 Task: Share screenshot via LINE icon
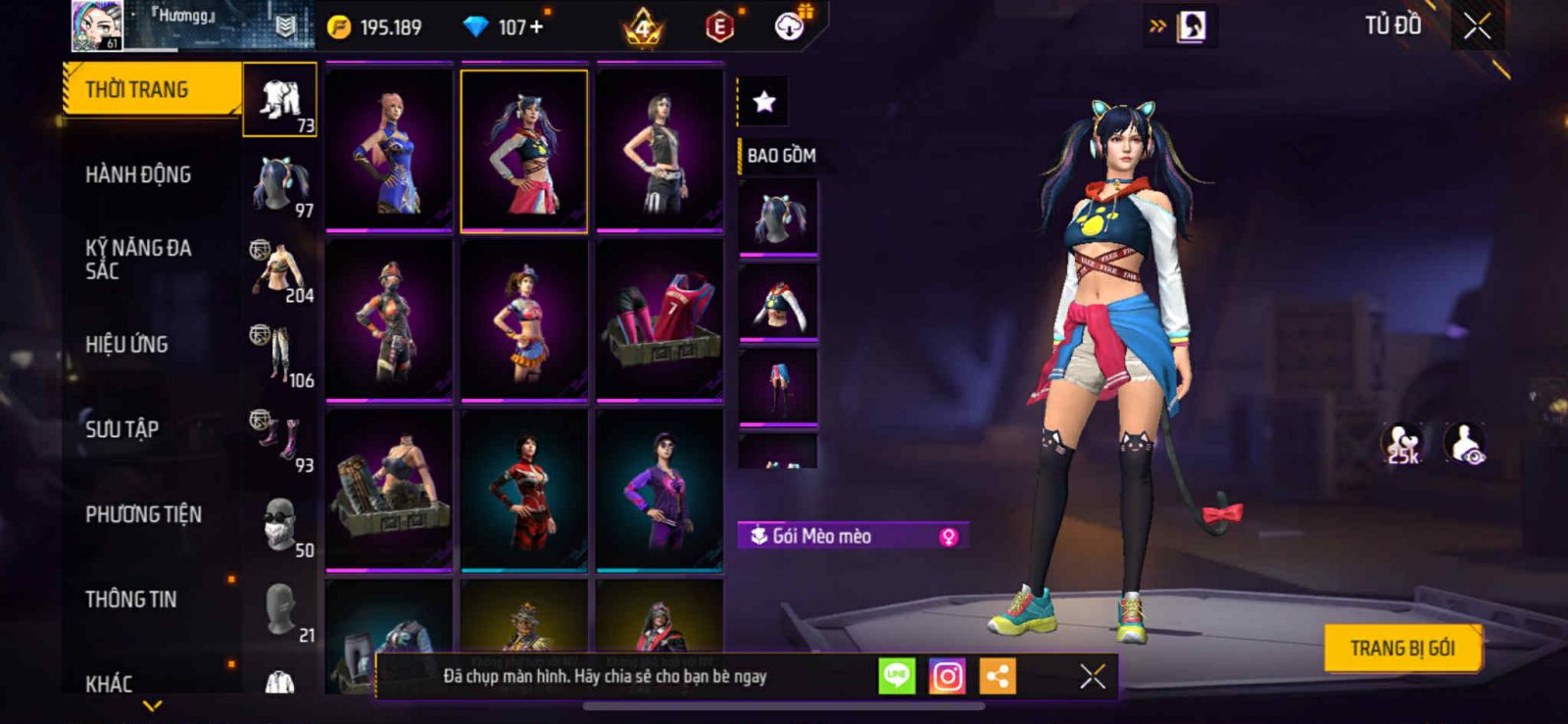(x=896, y=676)
